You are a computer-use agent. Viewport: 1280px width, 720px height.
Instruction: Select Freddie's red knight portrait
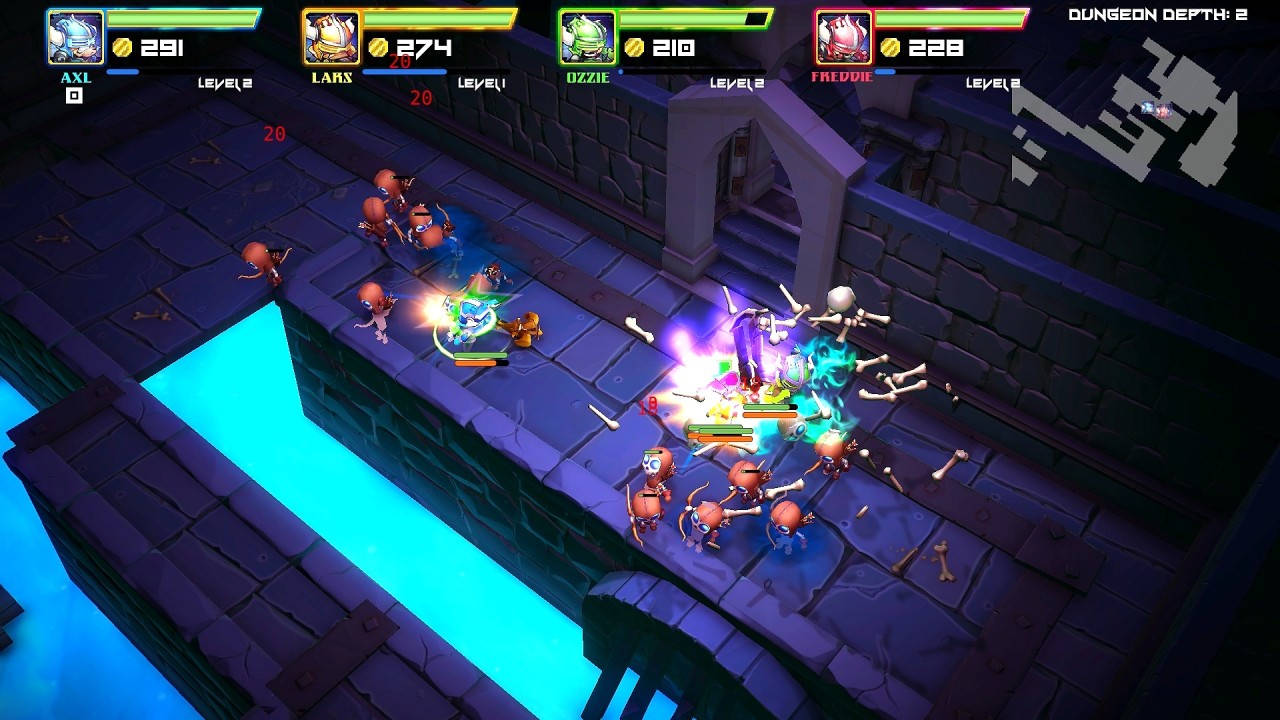[843, 38]
